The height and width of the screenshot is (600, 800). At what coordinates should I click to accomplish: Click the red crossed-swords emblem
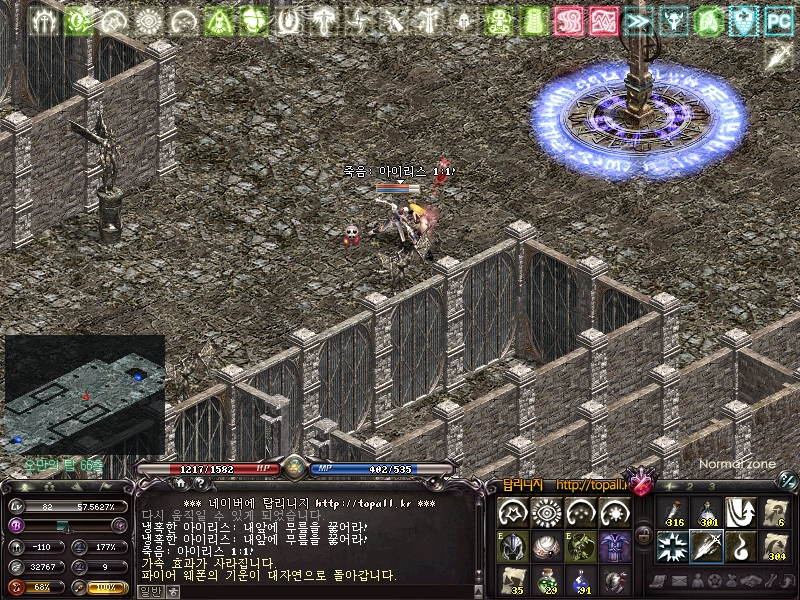click(639, 484)
